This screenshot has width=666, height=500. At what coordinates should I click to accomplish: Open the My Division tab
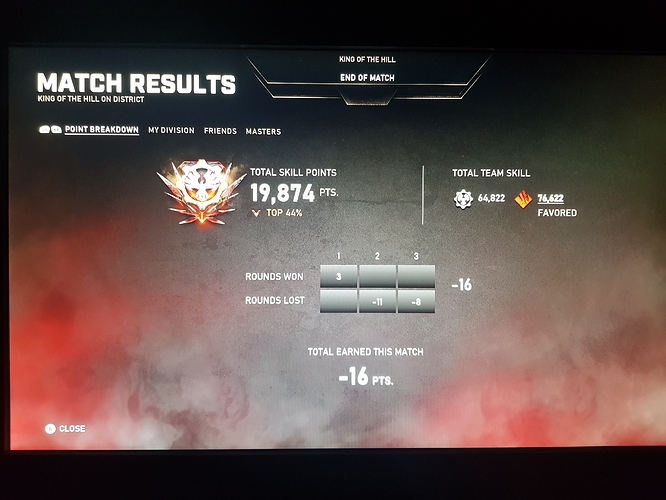[171, 131]
